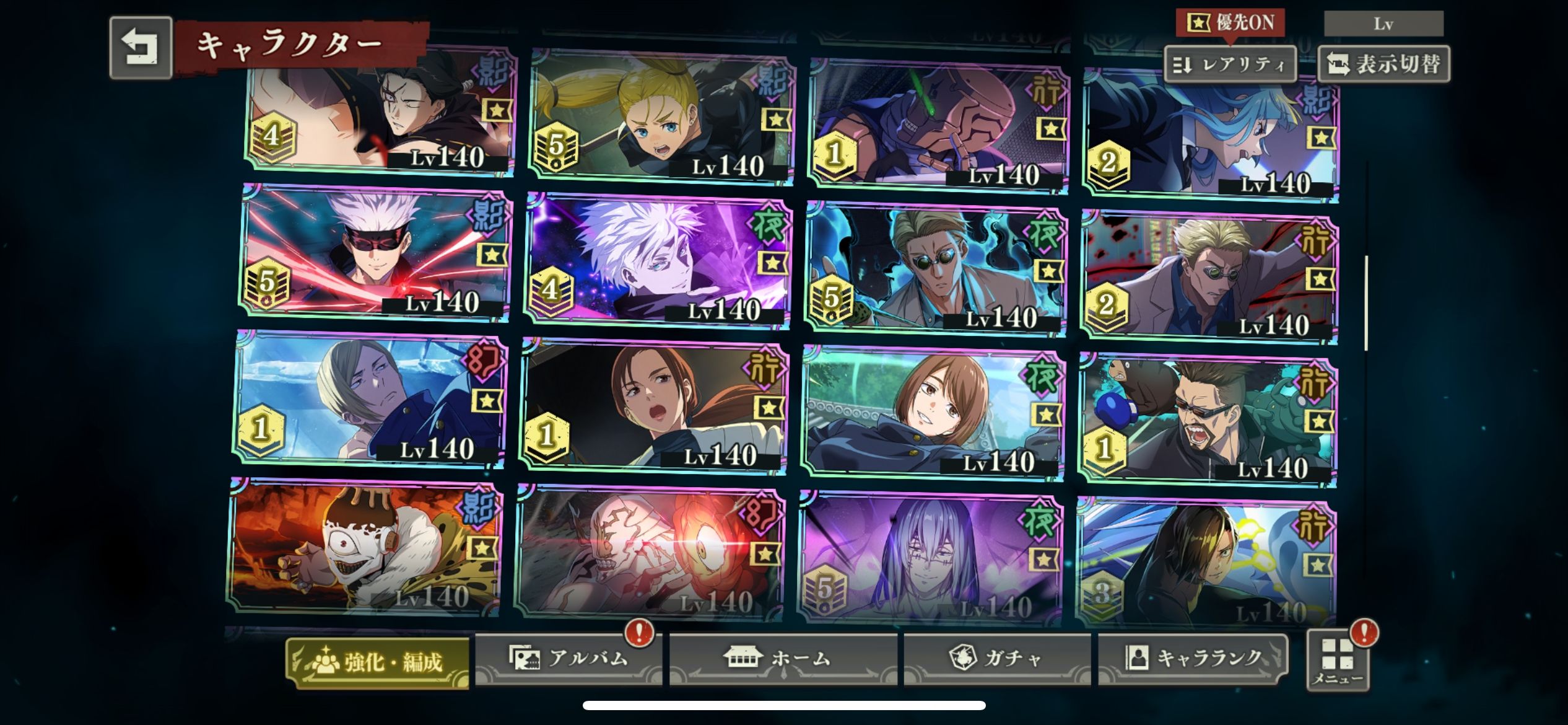Select the blindfolded Gojo card with red beams
Screen dimensions: 1568x725
tap(375, 254)
